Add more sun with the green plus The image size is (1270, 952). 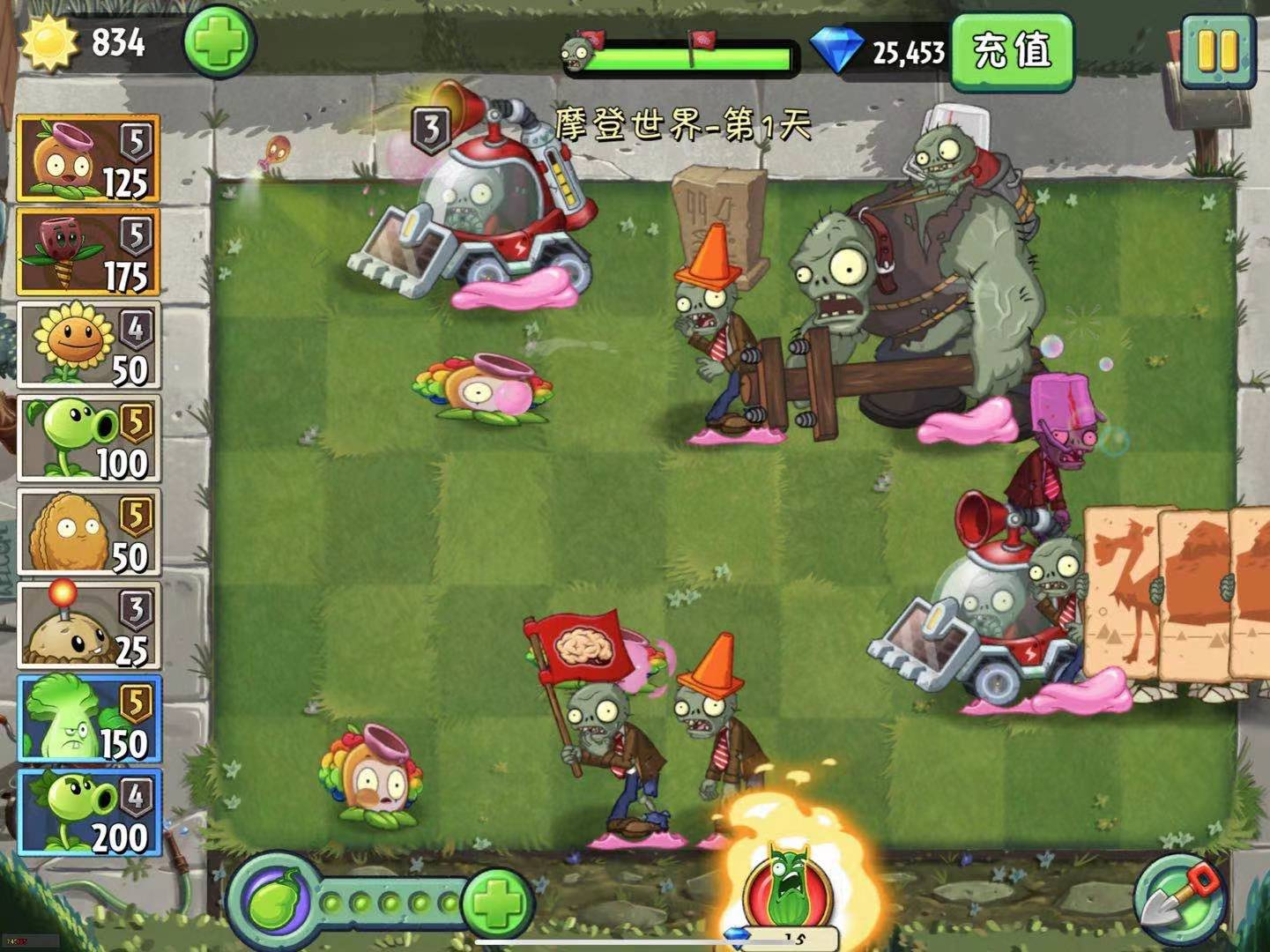click(219, 42)
